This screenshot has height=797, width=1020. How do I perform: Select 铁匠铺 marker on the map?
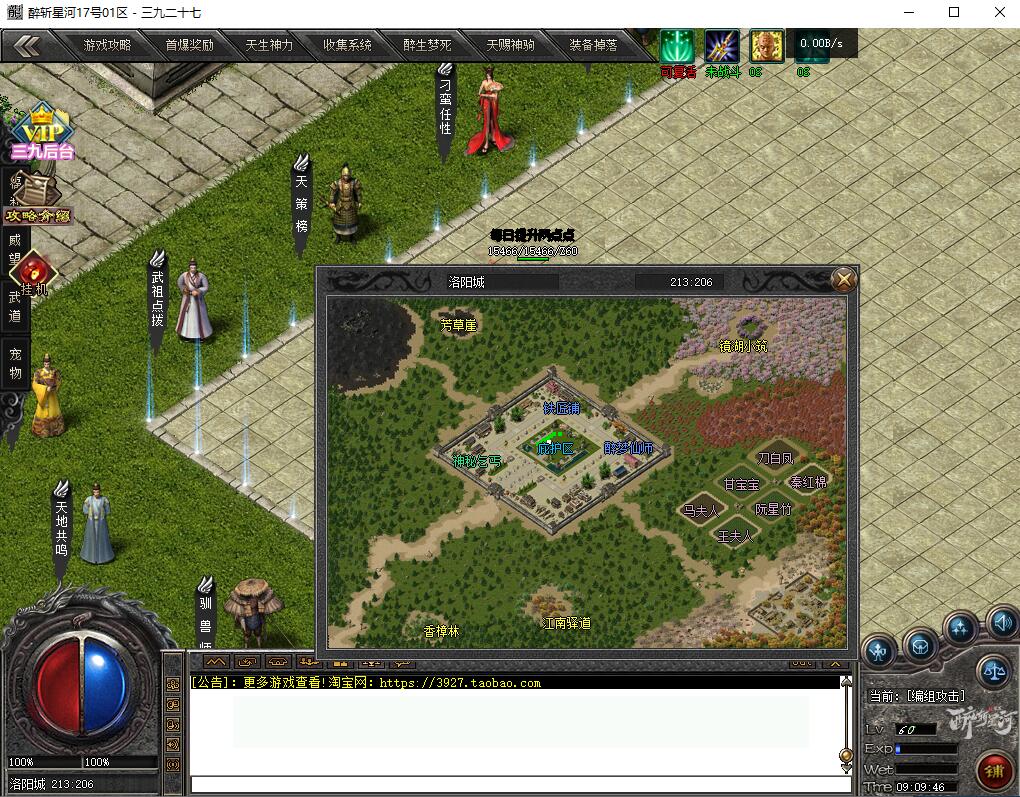[x=561, y=408]
